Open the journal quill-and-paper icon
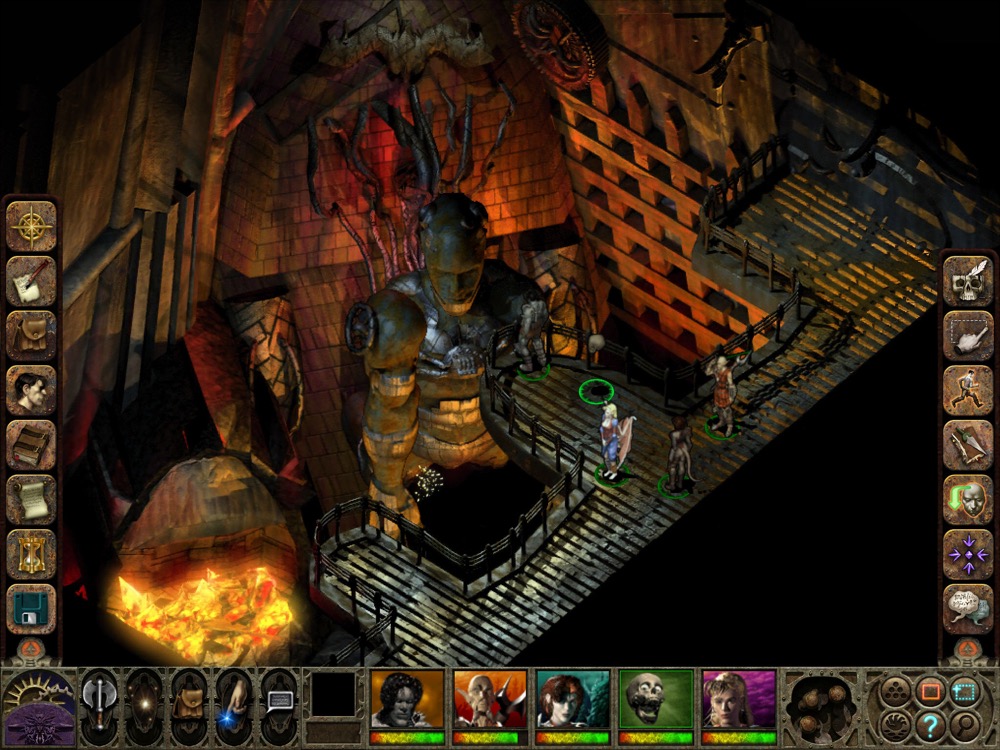1000x750 pixels. 31,281
